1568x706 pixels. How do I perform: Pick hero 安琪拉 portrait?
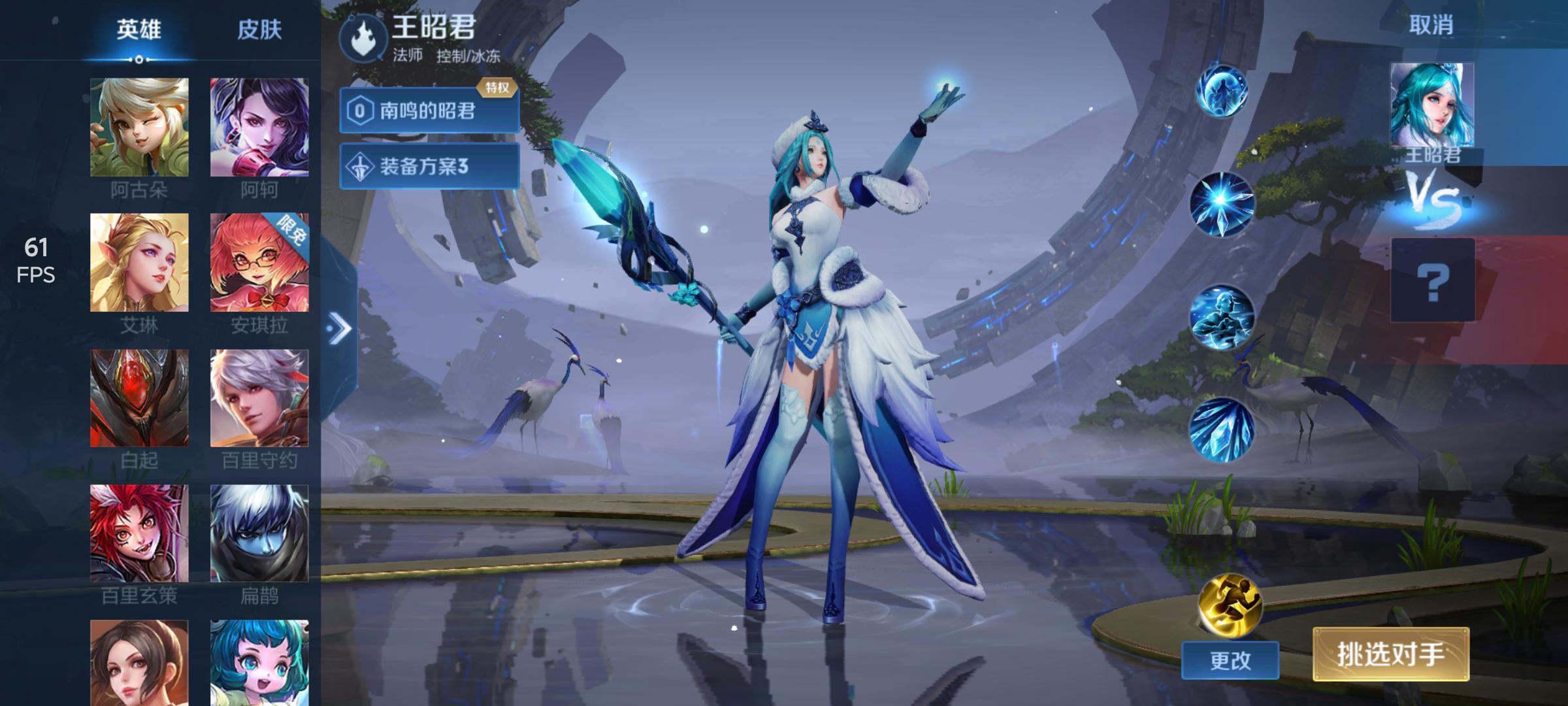click(x=259, y=262)
